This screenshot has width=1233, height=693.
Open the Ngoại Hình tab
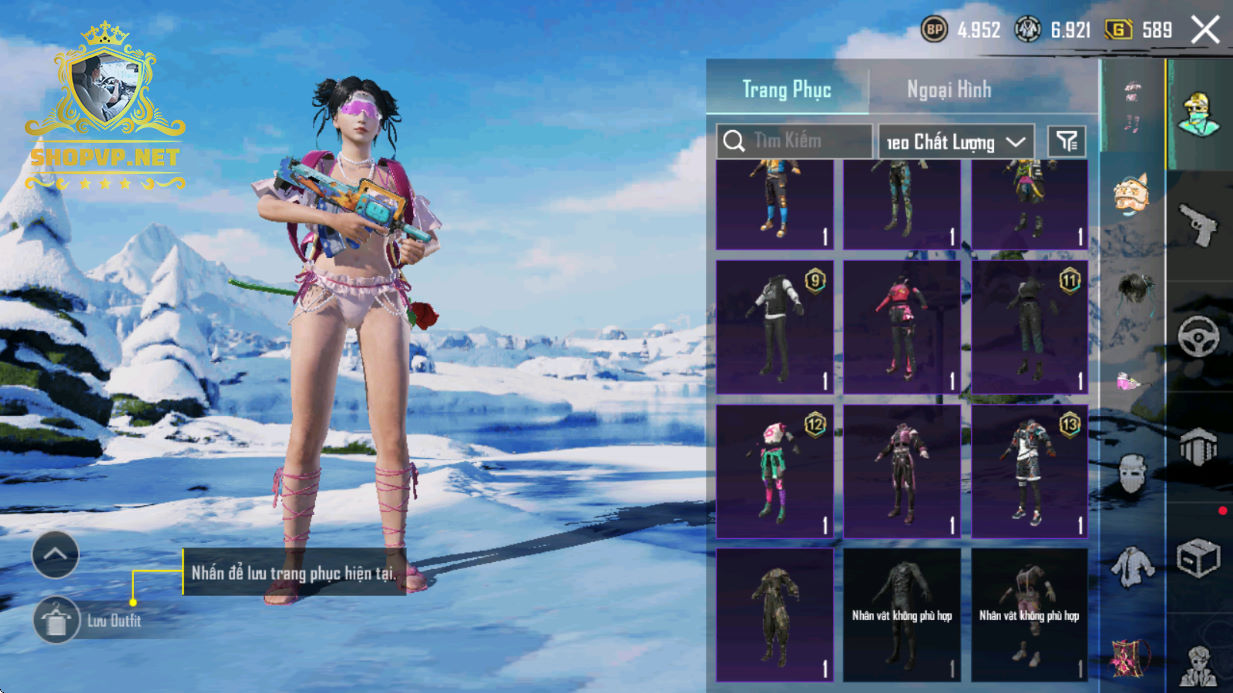[x=949, y=89]
